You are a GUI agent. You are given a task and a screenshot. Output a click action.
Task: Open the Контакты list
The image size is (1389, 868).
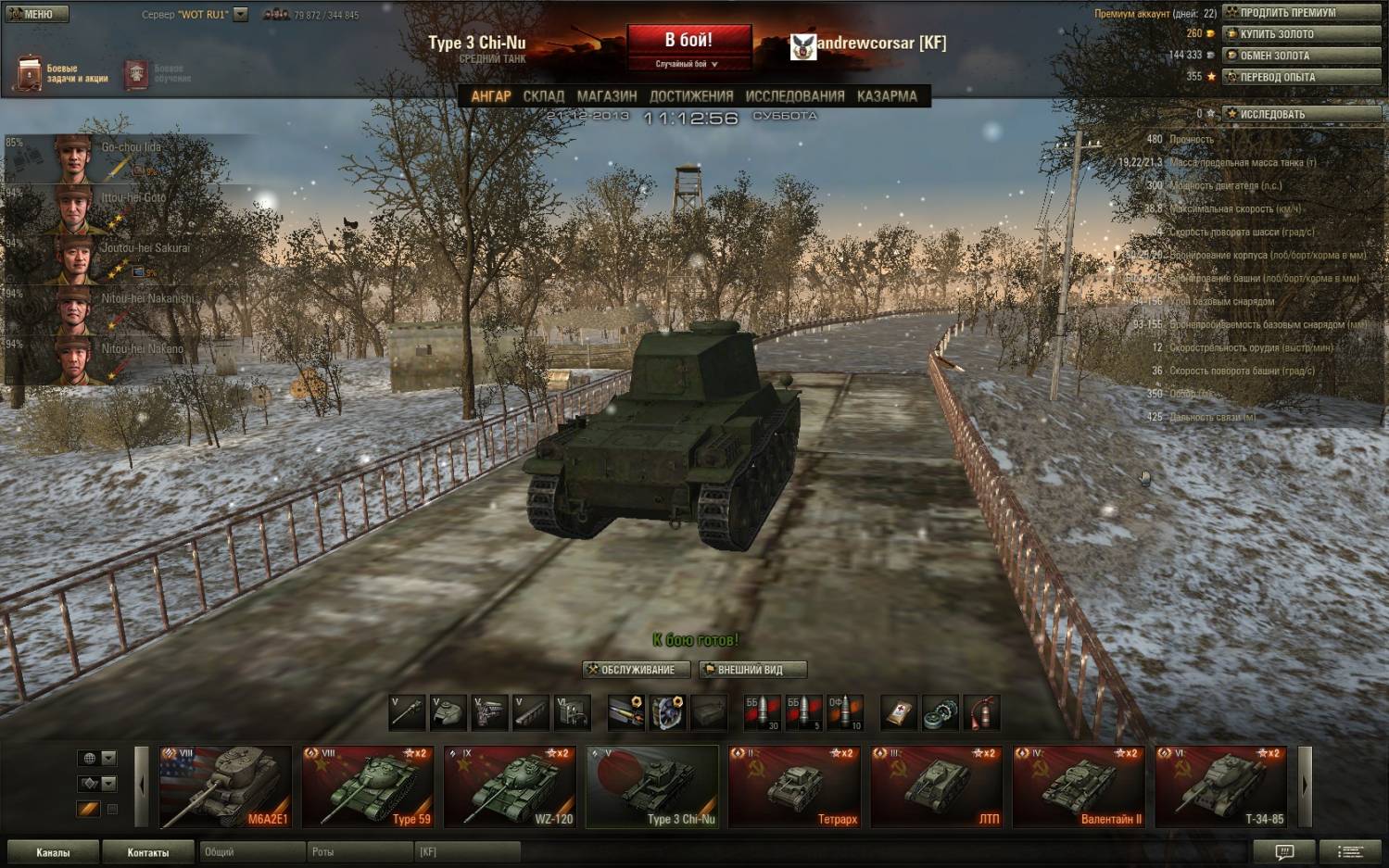pos(148,852)
